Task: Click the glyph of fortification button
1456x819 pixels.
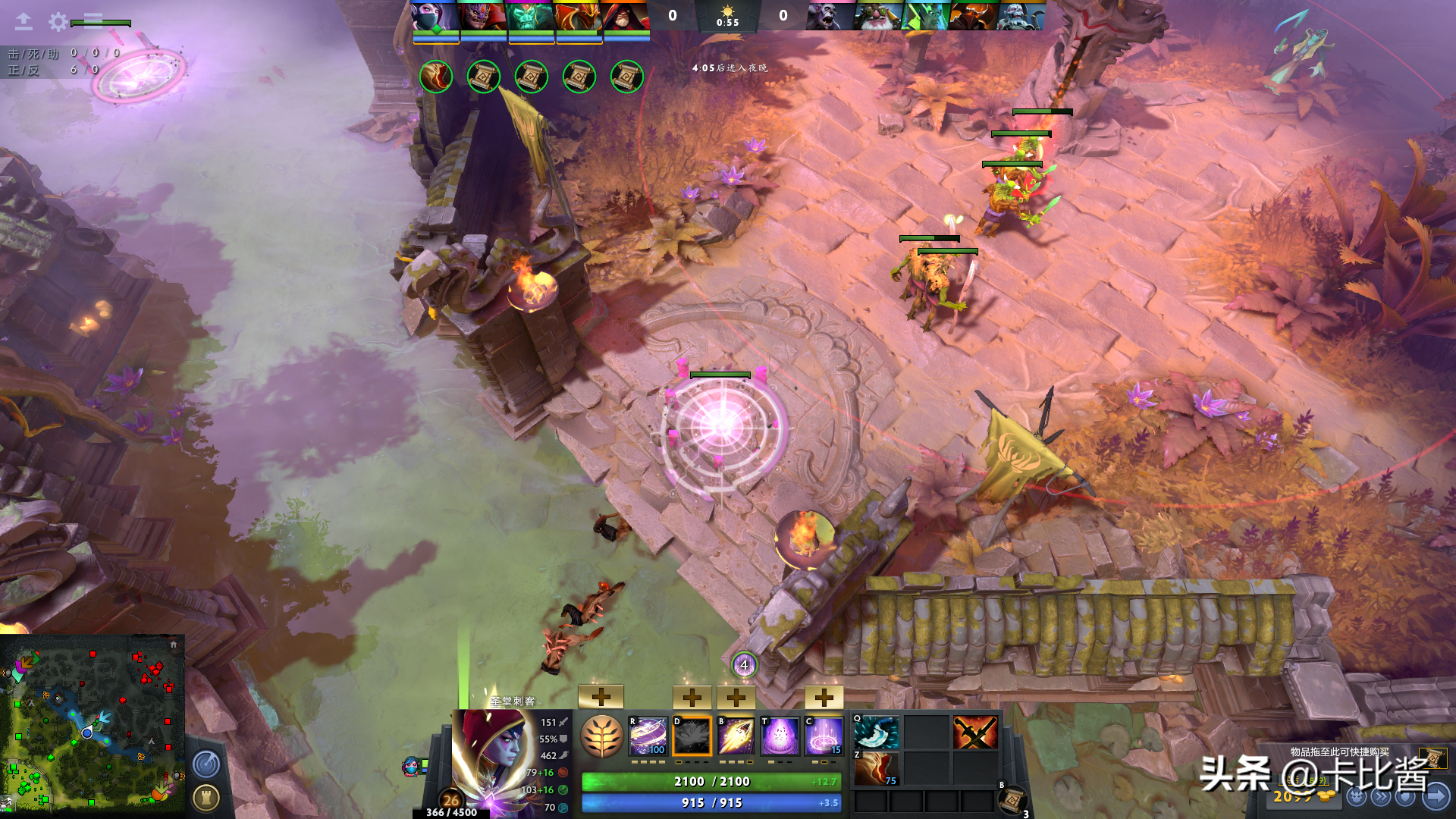Action: pyautogui.click(x=206, y=797)
